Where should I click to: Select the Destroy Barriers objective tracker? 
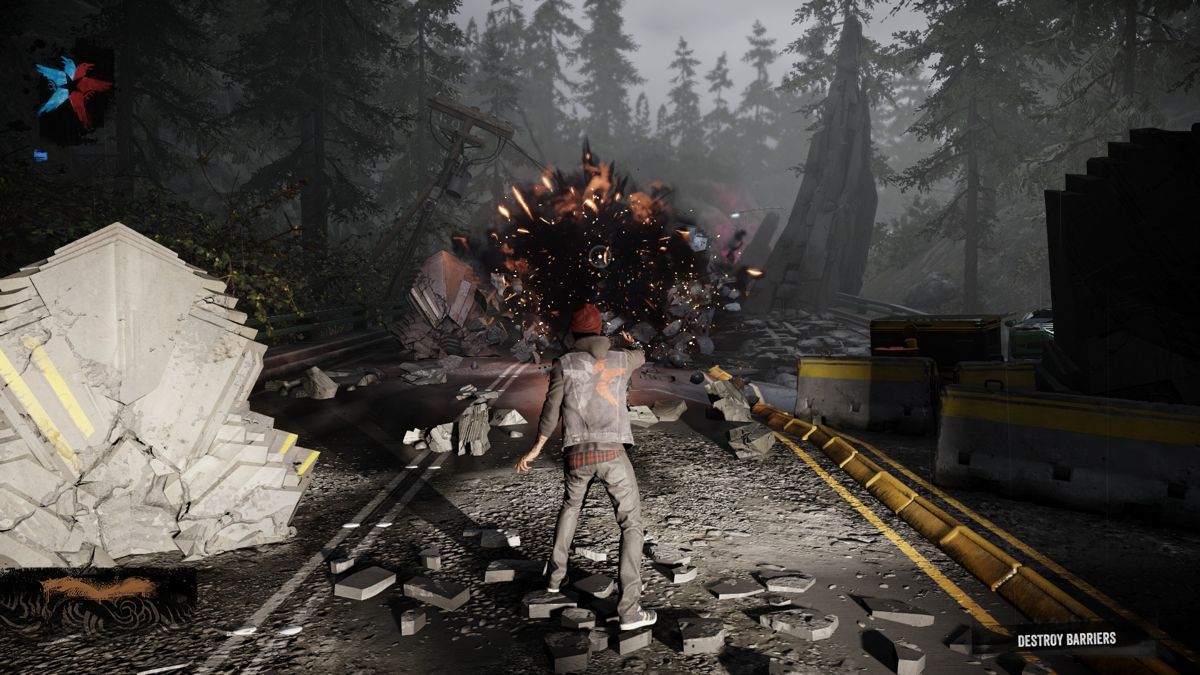[1066, 640]
